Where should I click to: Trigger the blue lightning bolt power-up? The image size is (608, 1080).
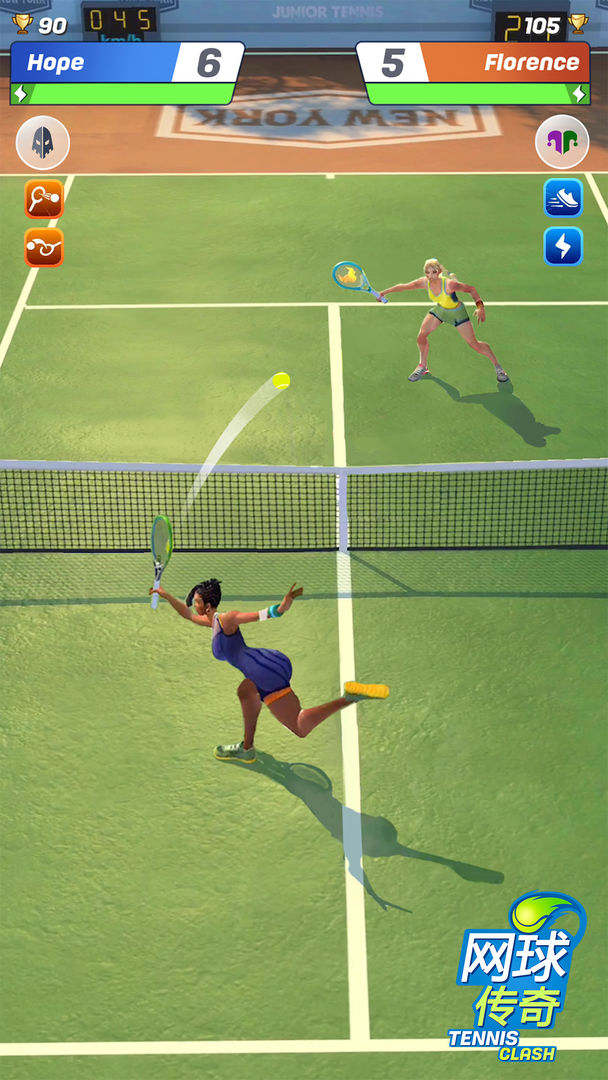pyautogui.click(x=563, y=246)
